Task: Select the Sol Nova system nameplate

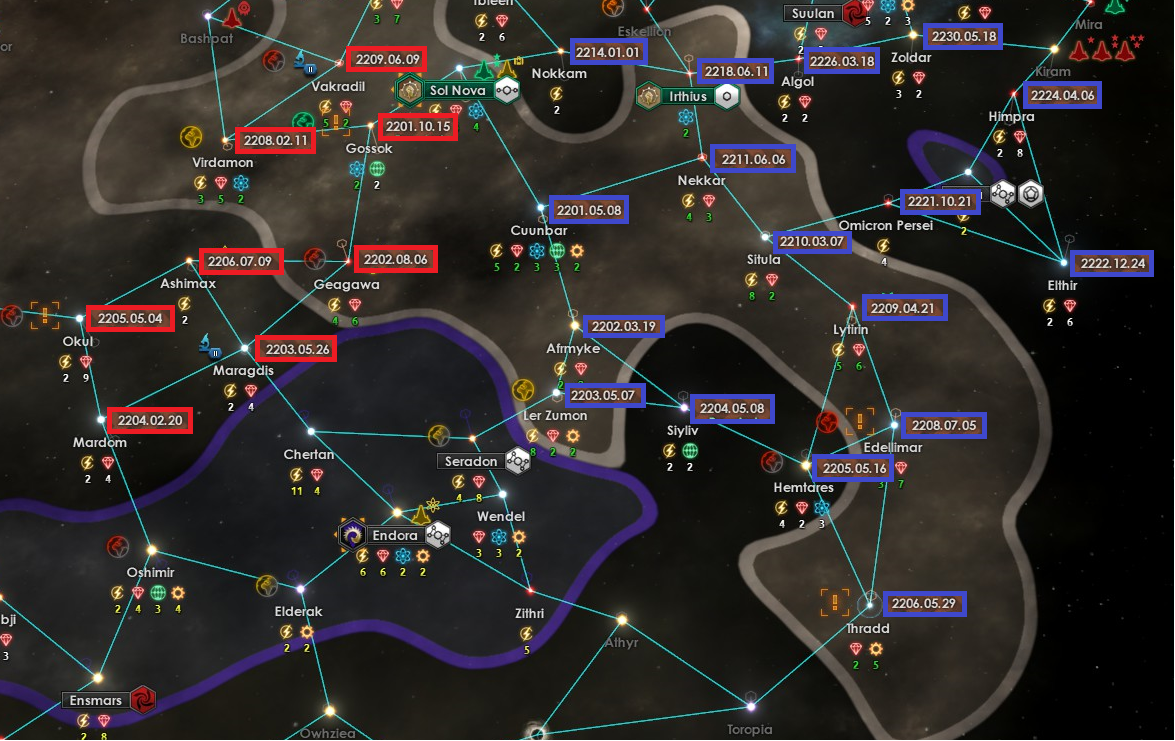Action: pos(457,91)
